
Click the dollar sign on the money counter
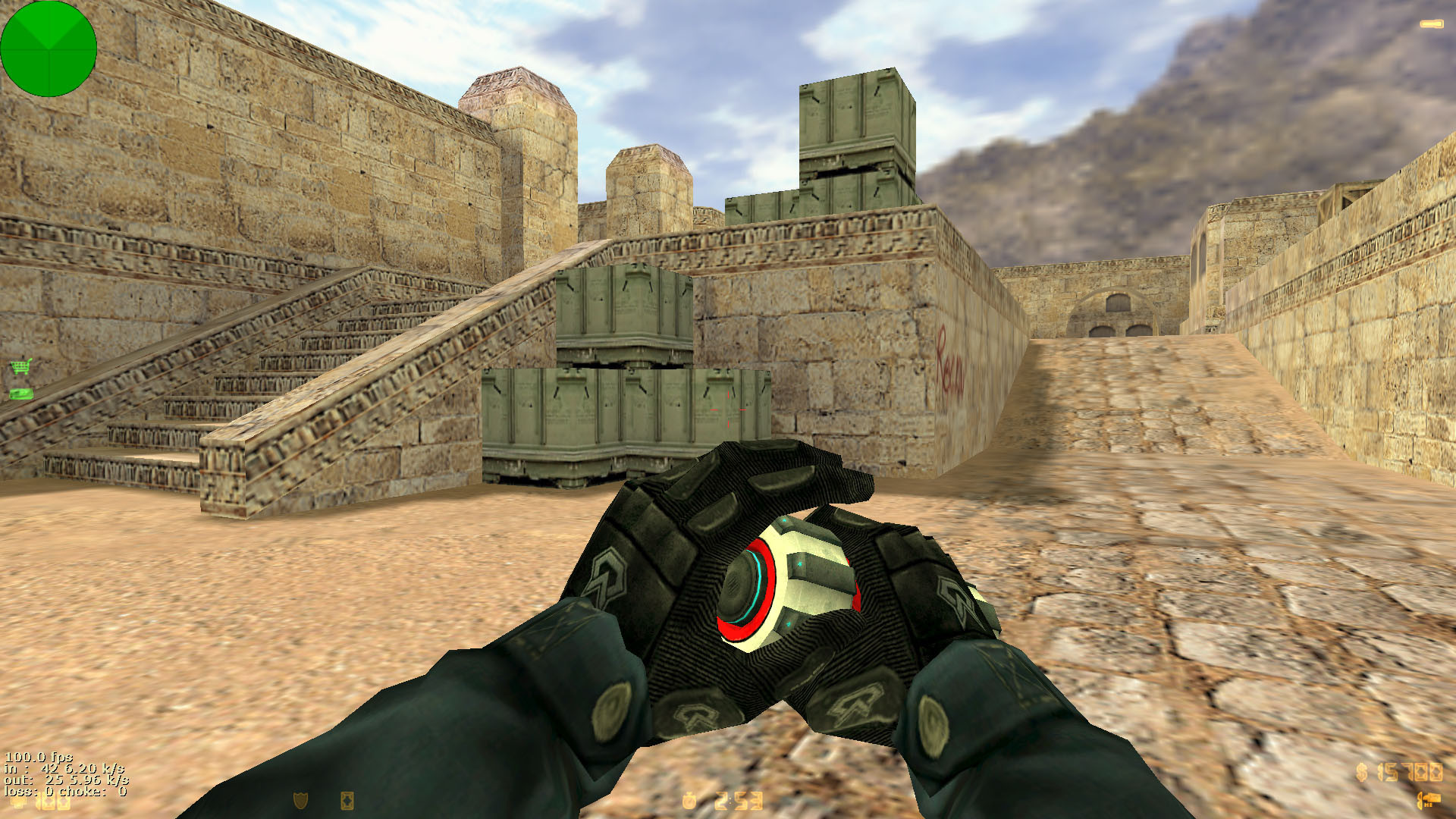(x=1361, y=772)
